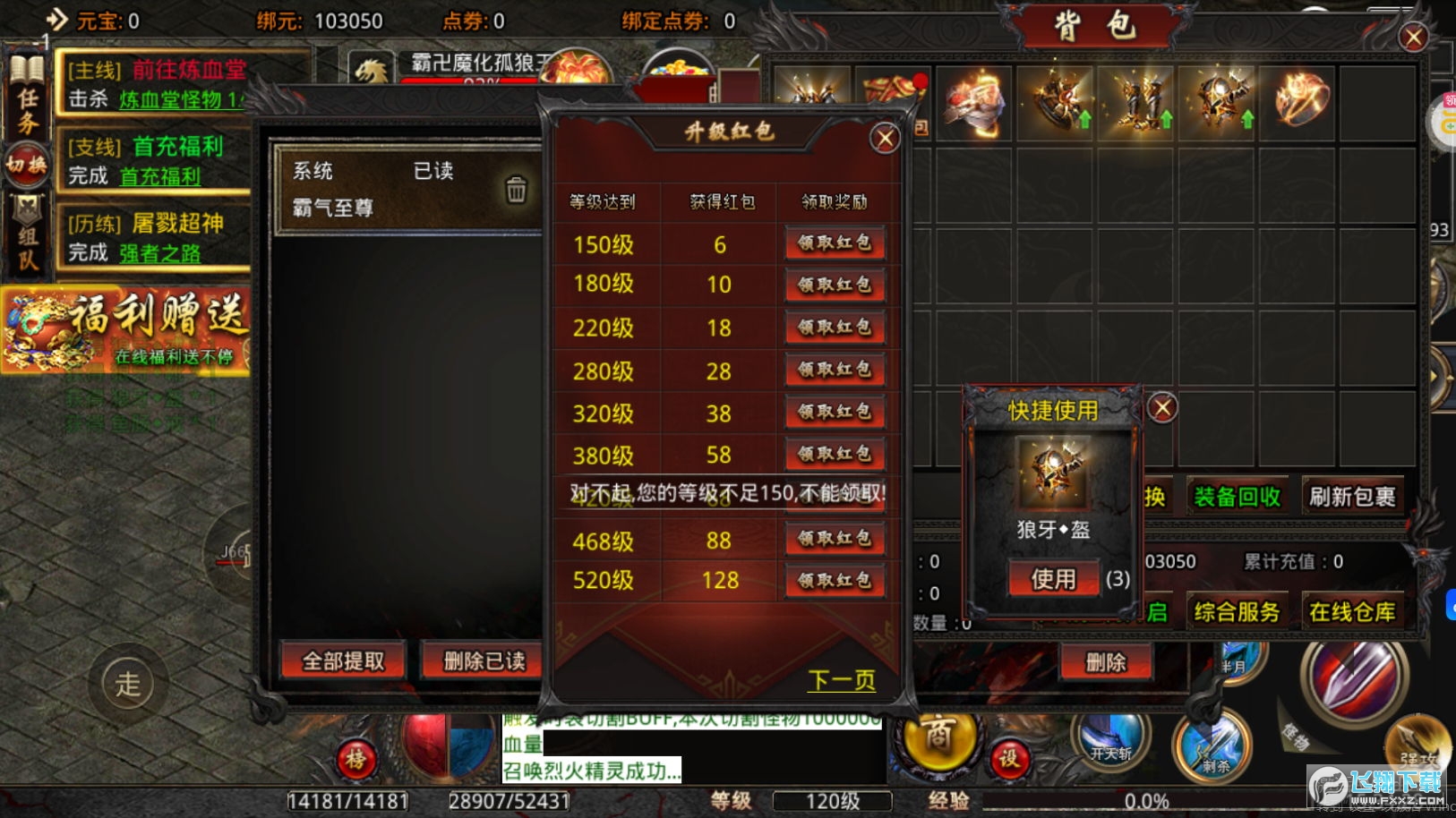This screenshot has width=1456, height=818.
Task: Click 全部提取 to extract all mail
Action: tap(342, 660)
